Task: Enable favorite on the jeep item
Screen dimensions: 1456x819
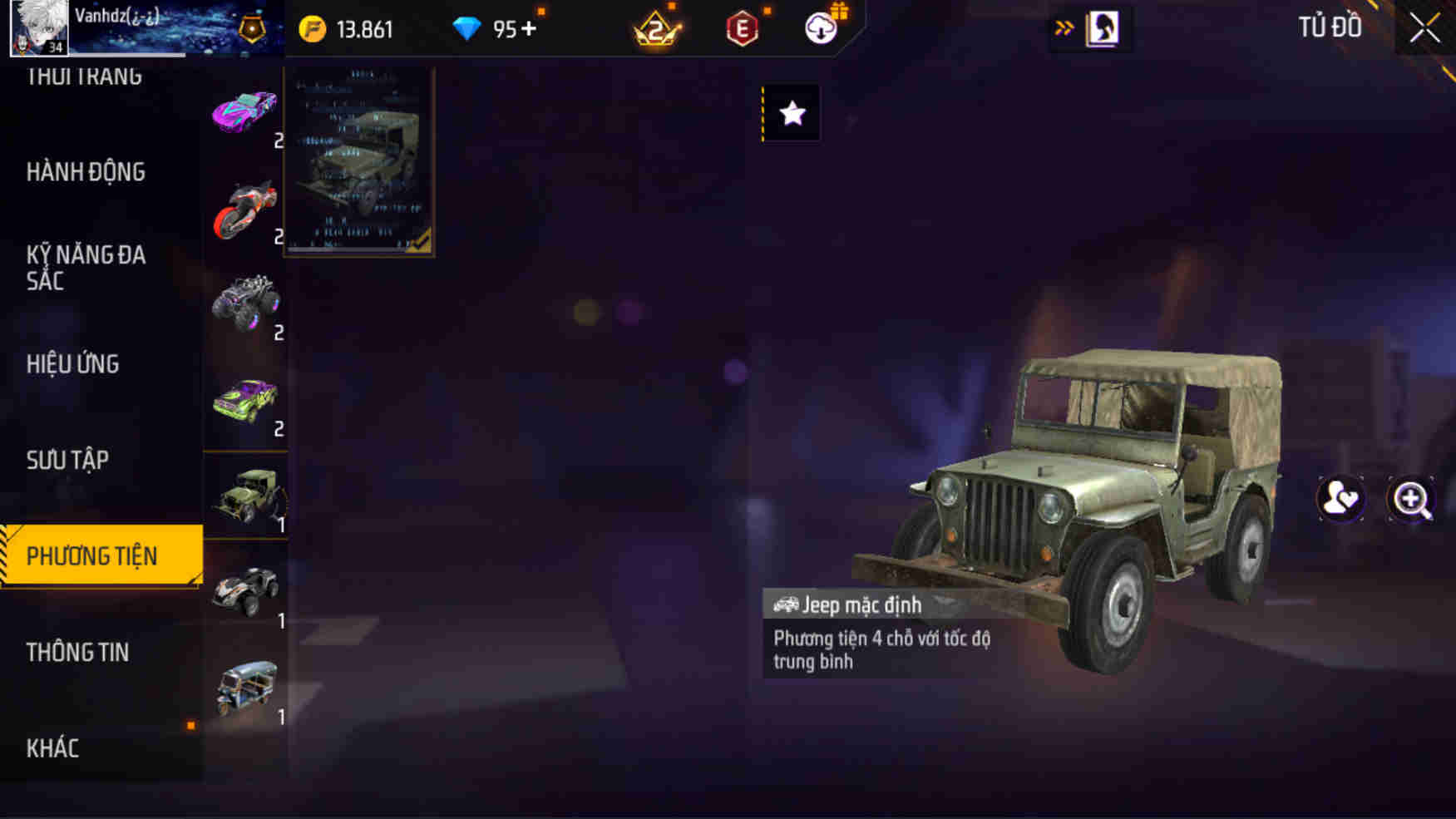Action: [x=791, y=114]
